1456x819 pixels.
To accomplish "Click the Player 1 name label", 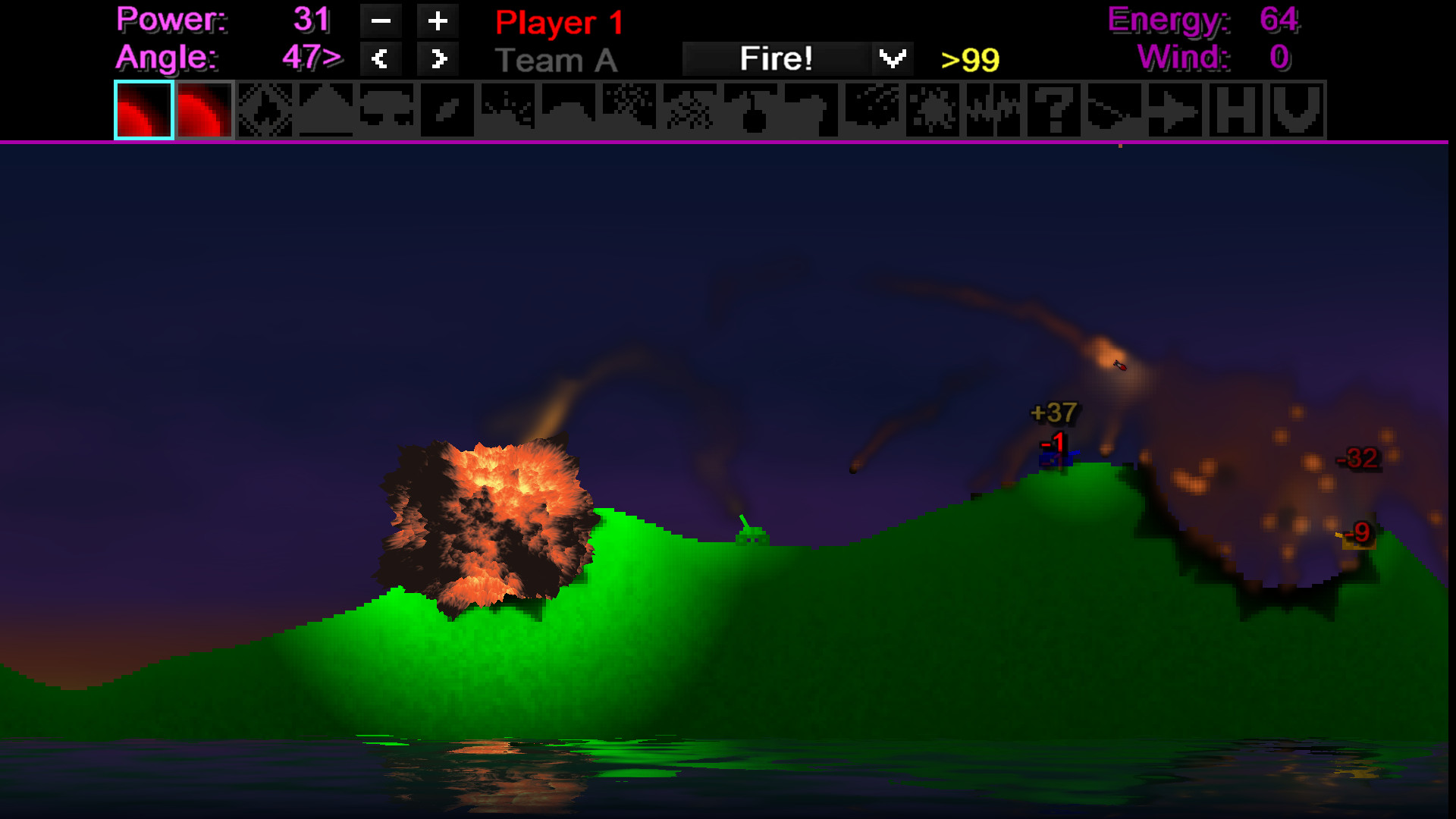I will tap(558, 23).
